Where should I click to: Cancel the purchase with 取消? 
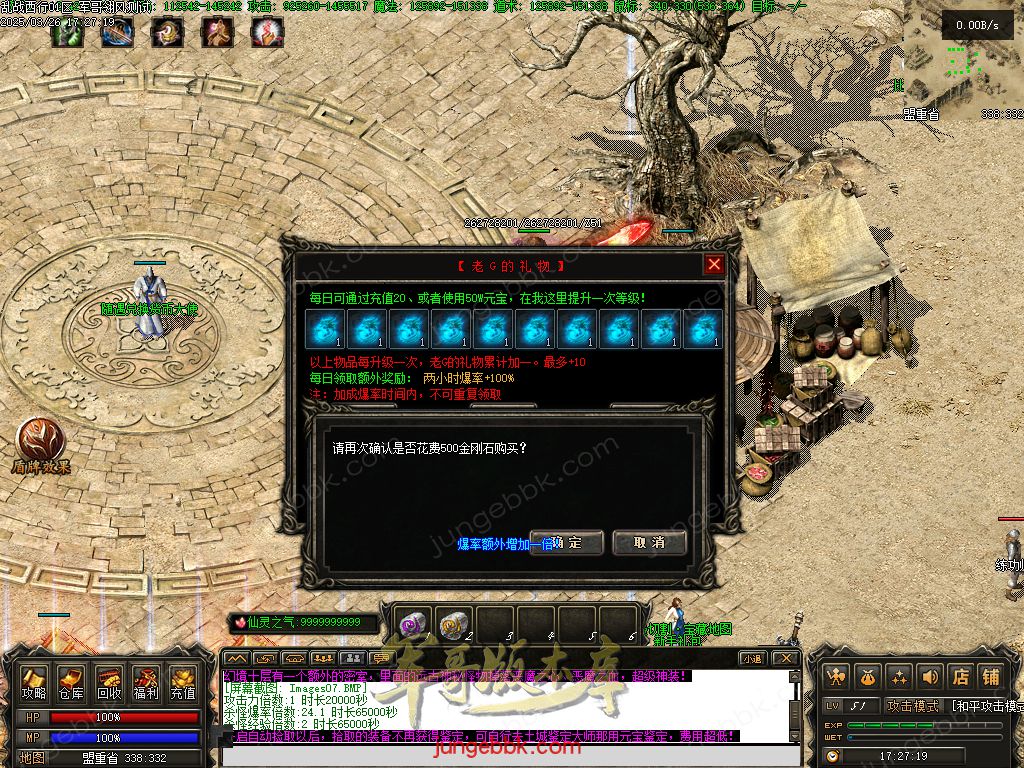point(649,543)
